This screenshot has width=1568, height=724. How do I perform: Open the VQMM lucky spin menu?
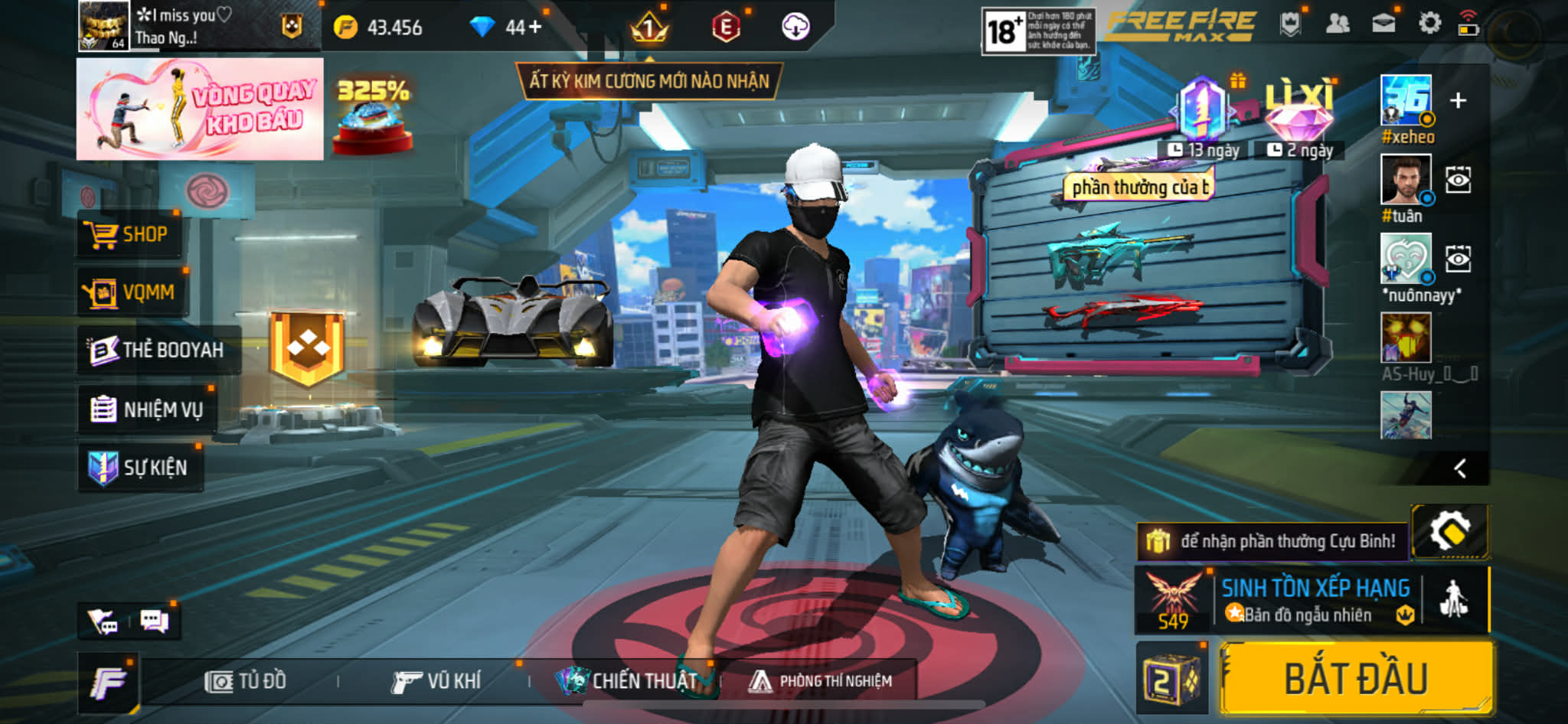(132, 292)
